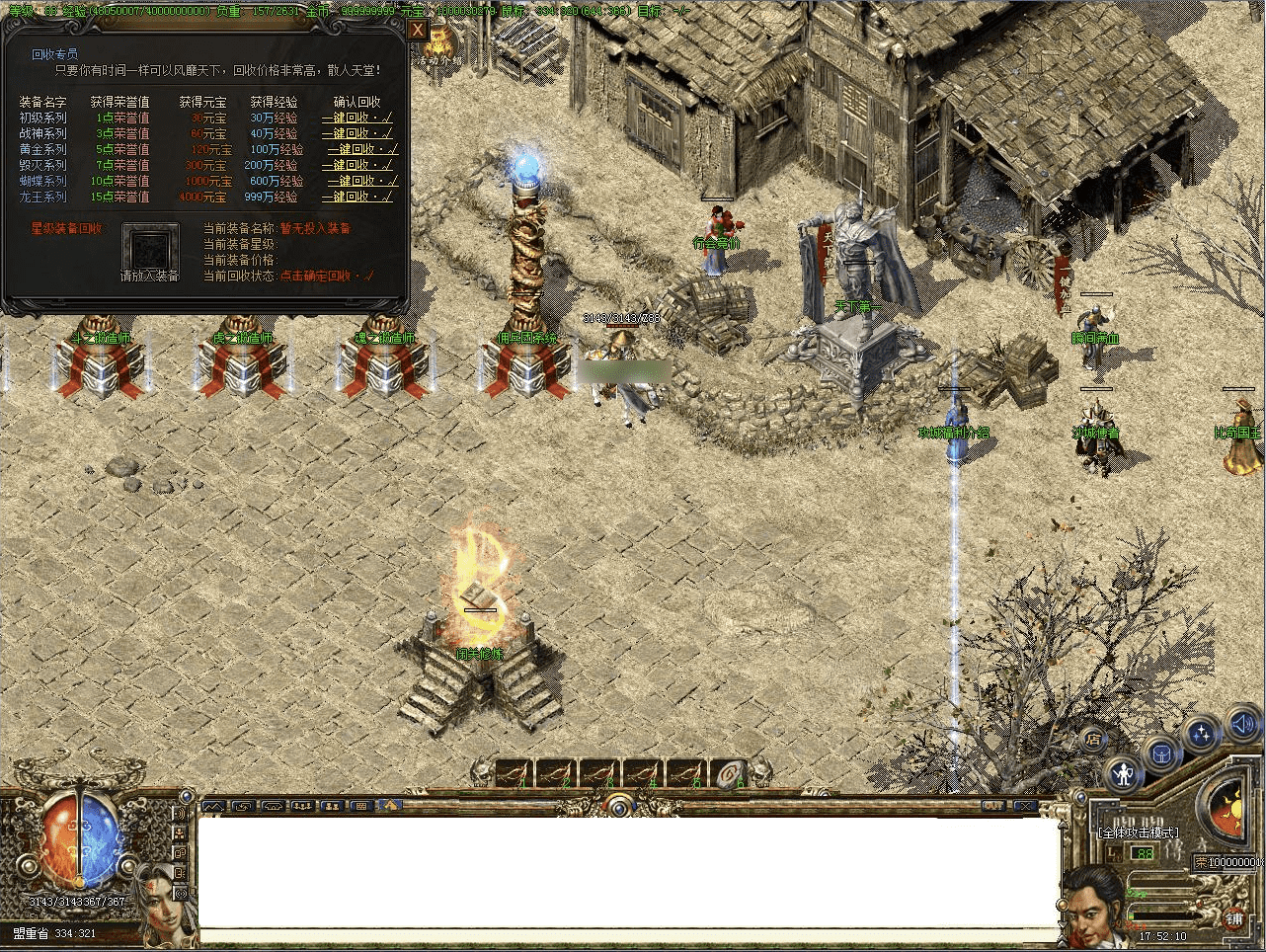One-click recycle the 龙王系列 equipment
The width and height of the screenshot is (1266, 952).
pyautogui.click(x=360, y=197)
